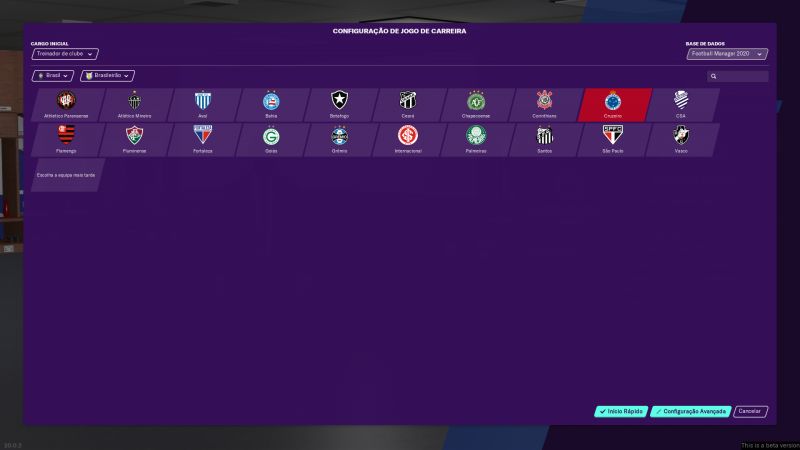This screenshot has width=800, height=450.
Task: Choose Flamengo as your club
Action: (x=67, y=139)
